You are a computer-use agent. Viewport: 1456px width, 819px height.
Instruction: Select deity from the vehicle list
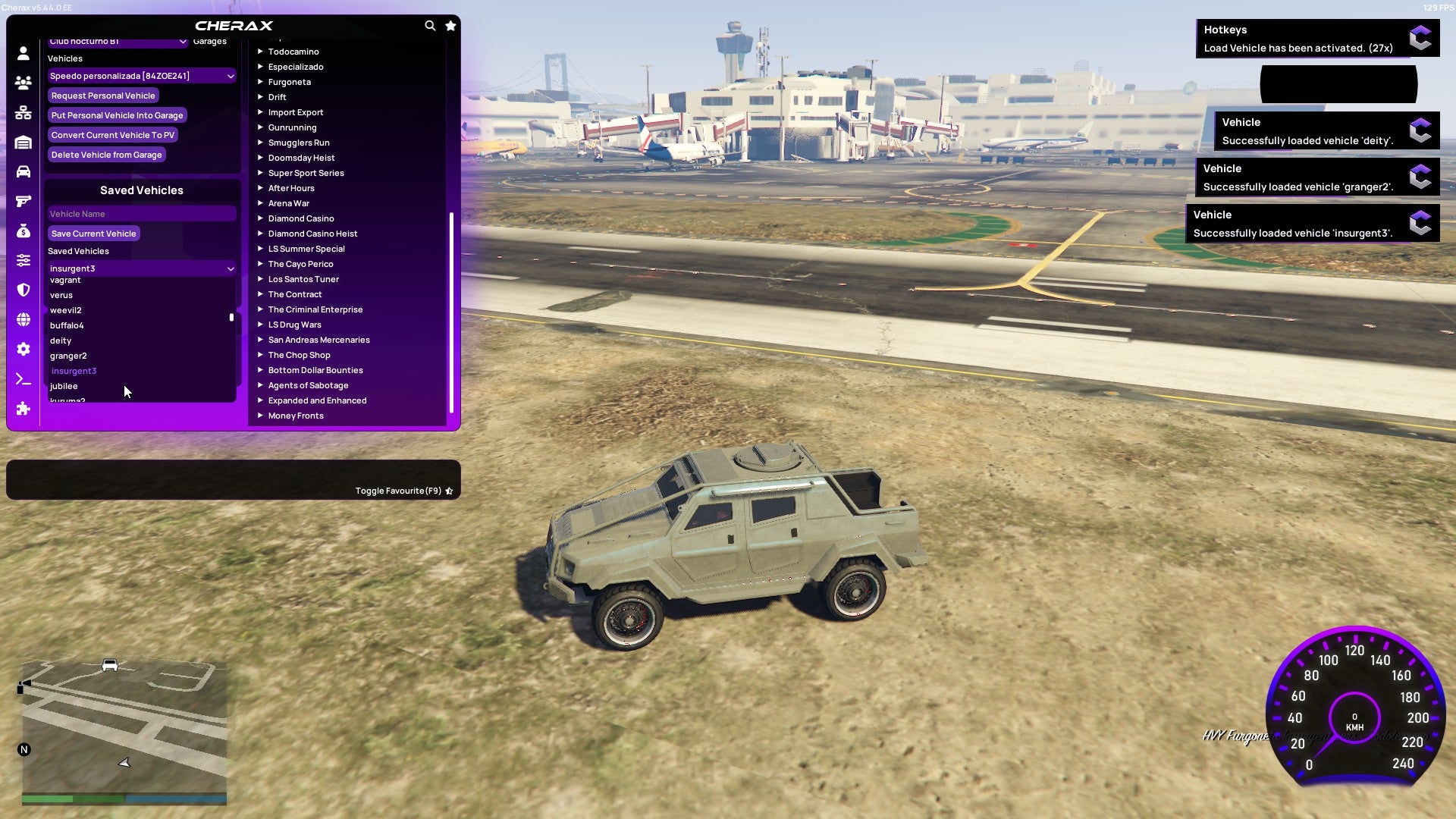pyautogui.click(x=61, y=340)
